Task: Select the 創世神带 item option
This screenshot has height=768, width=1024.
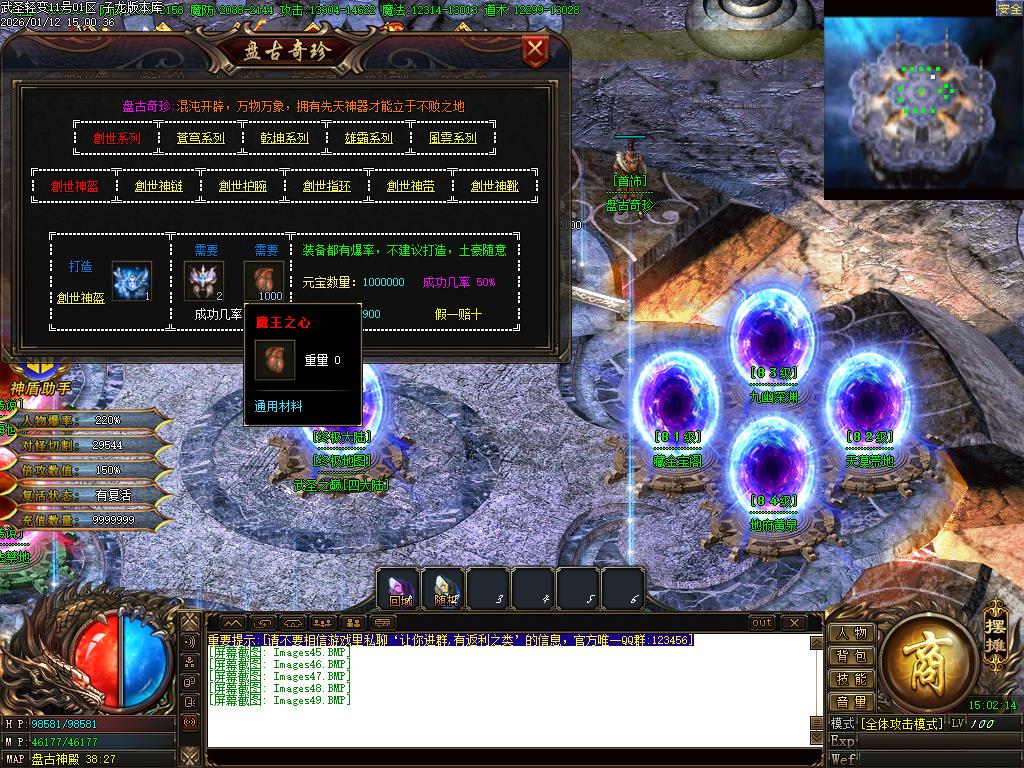Action: (411, 186)
